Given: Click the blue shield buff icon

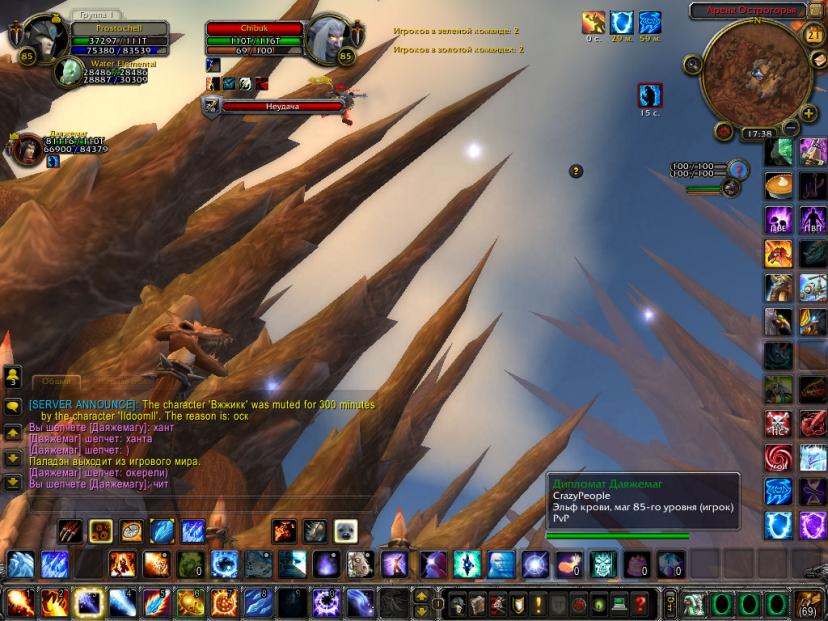Looking at the screenshot, I should click(622, 21).
